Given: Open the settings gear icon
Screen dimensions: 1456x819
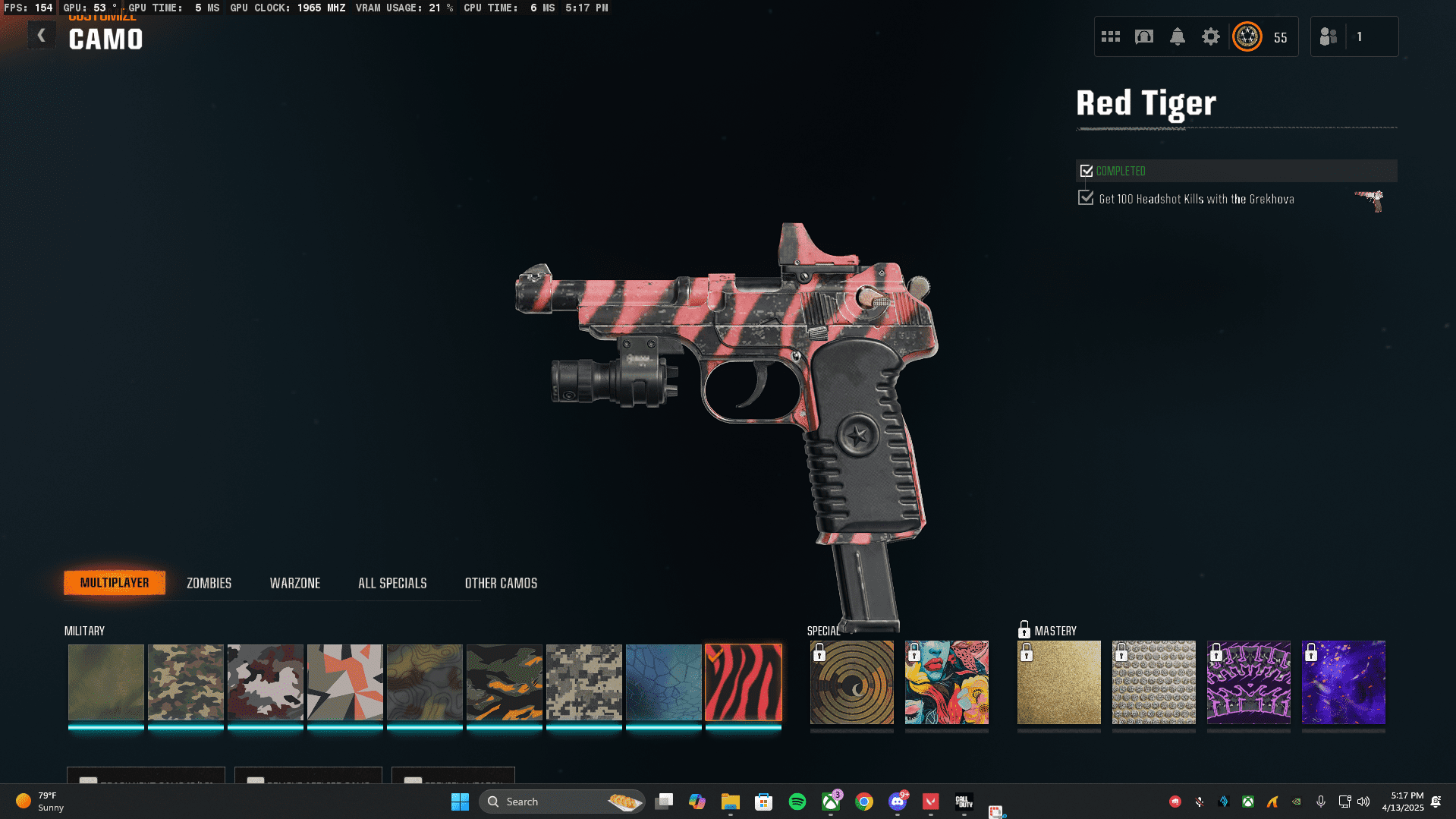Looking at the screenshot, I should 1210,36.
